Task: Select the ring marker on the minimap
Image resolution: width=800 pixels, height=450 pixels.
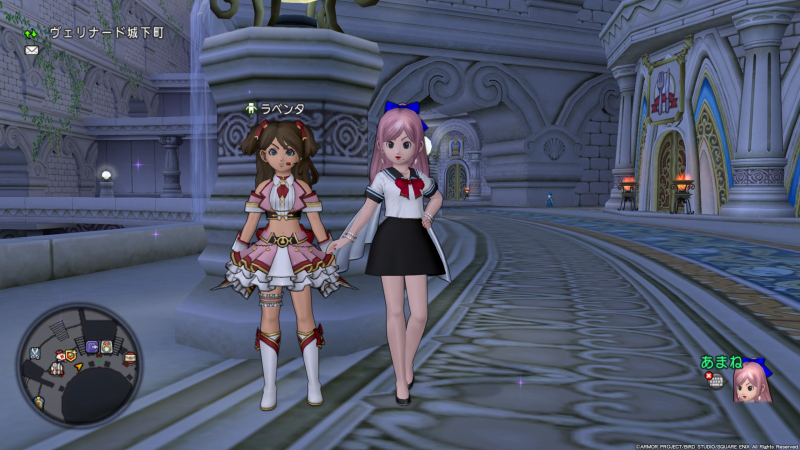Action: [x=106, y=347]
